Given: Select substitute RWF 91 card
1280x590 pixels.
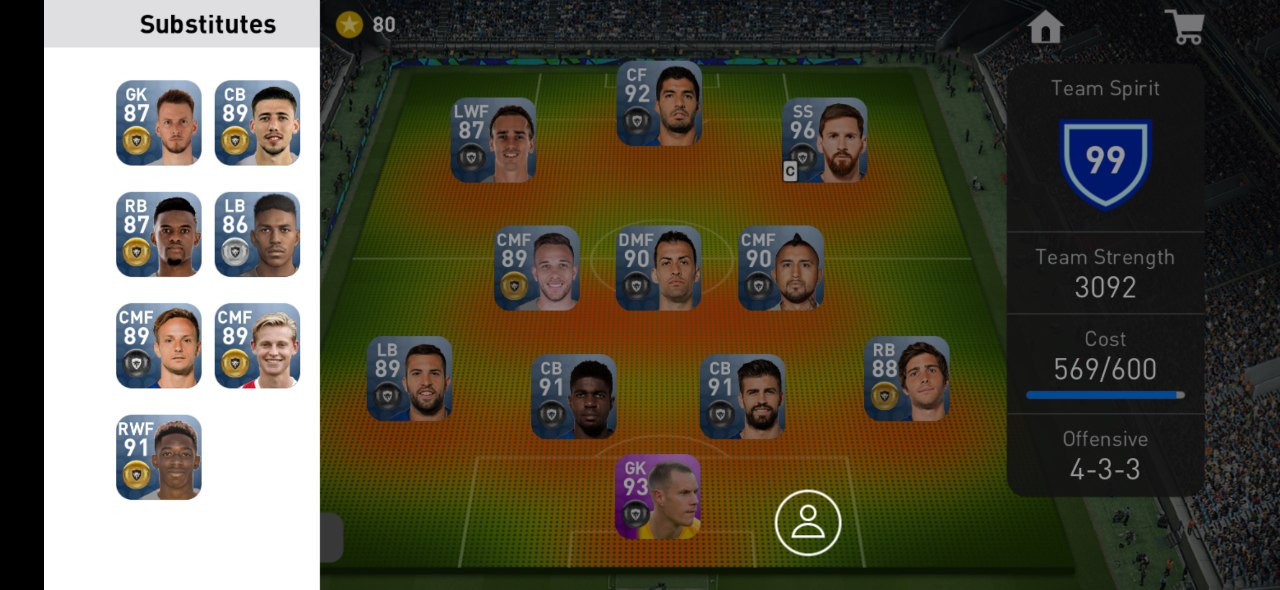Looking at the screenshot, I should pos(159,457).
